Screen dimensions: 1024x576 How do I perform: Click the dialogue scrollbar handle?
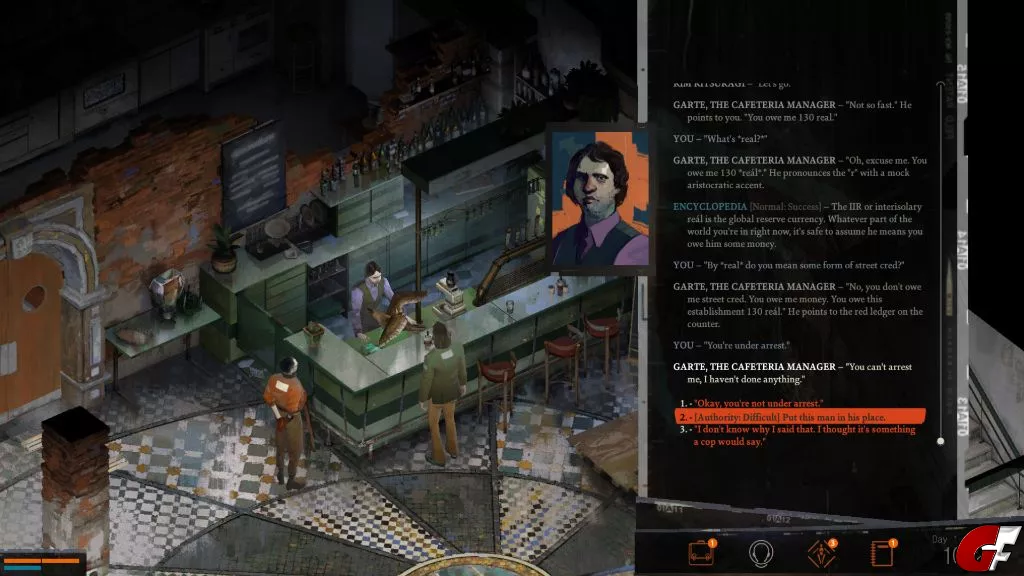pos(940,440)
